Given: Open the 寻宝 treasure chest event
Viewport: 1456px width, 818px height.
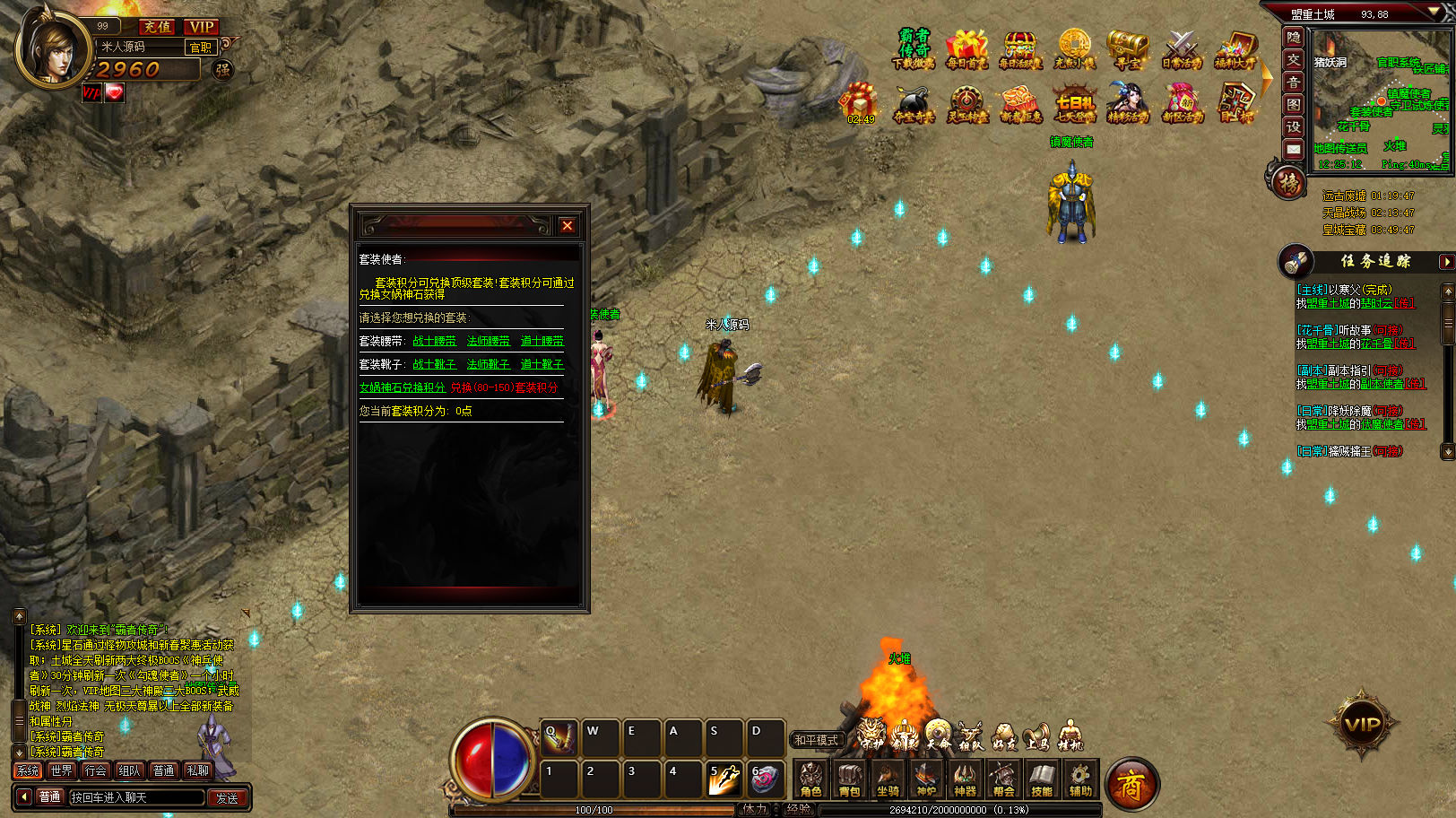Looking at the screenshot, I should (1127, 50).
